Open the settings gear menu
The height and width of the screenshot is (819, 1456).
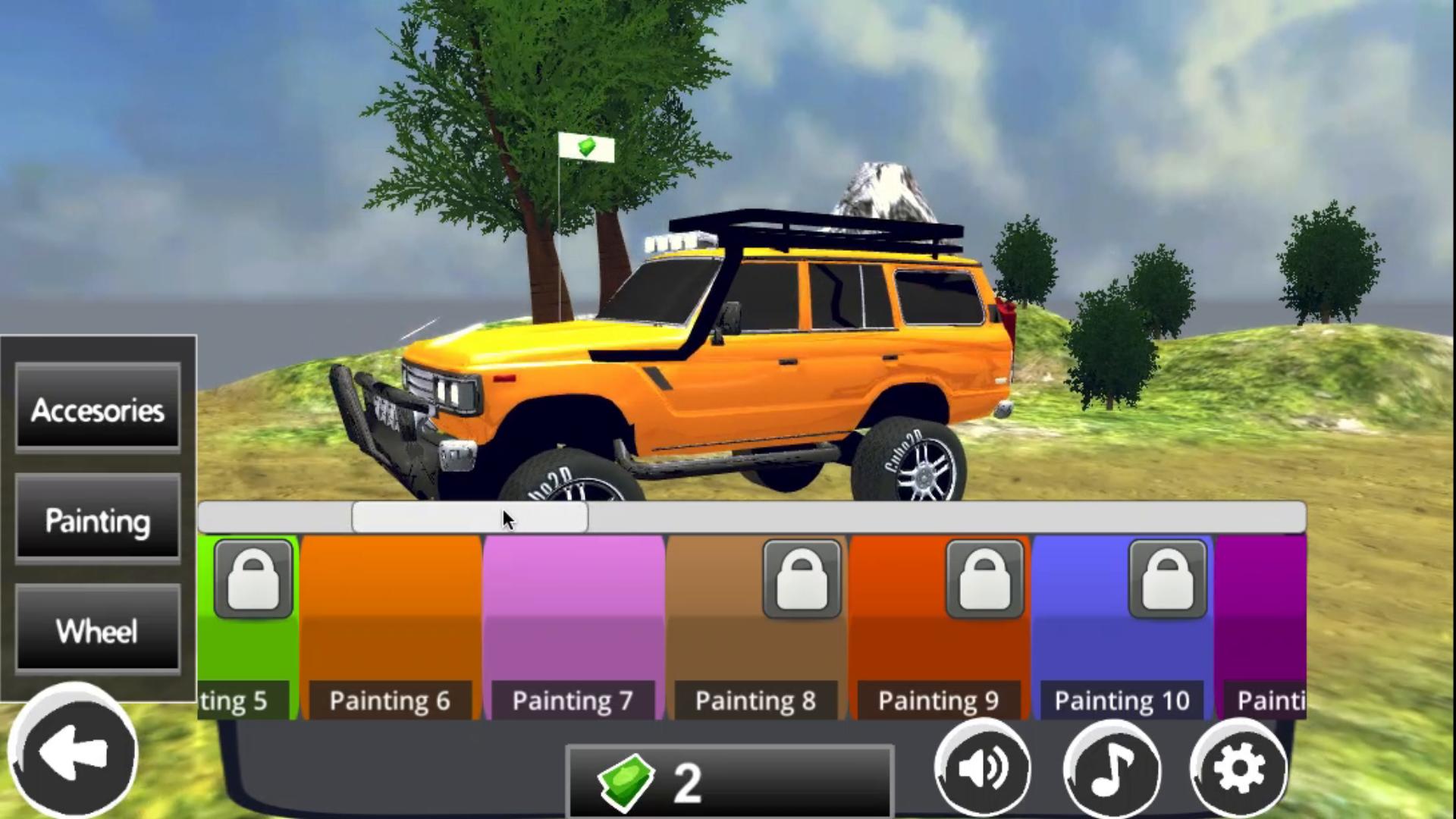coord(1239,768)
